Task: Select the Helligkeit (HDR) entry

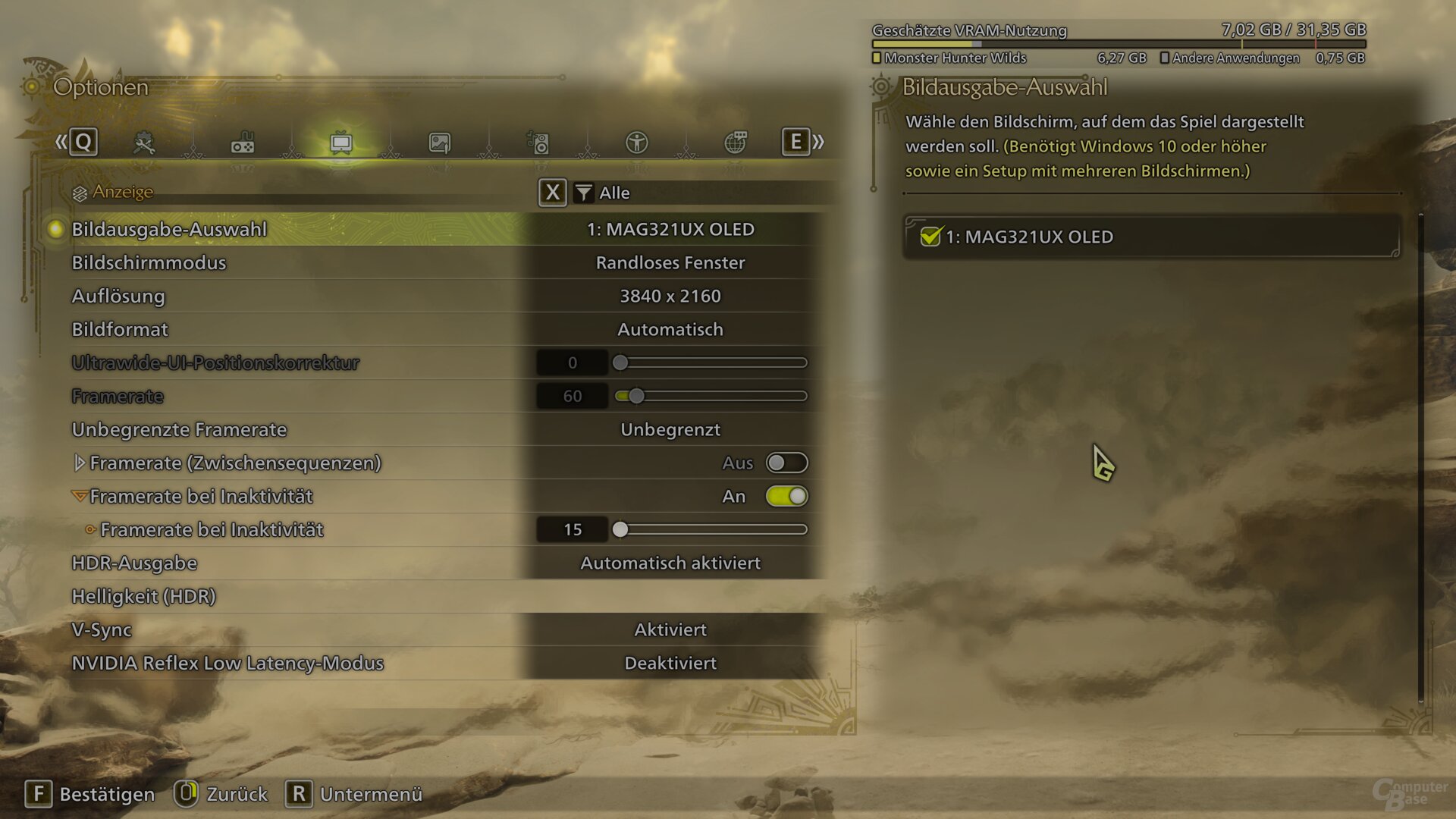Action: pyautogui.click(x=143, y=597)
